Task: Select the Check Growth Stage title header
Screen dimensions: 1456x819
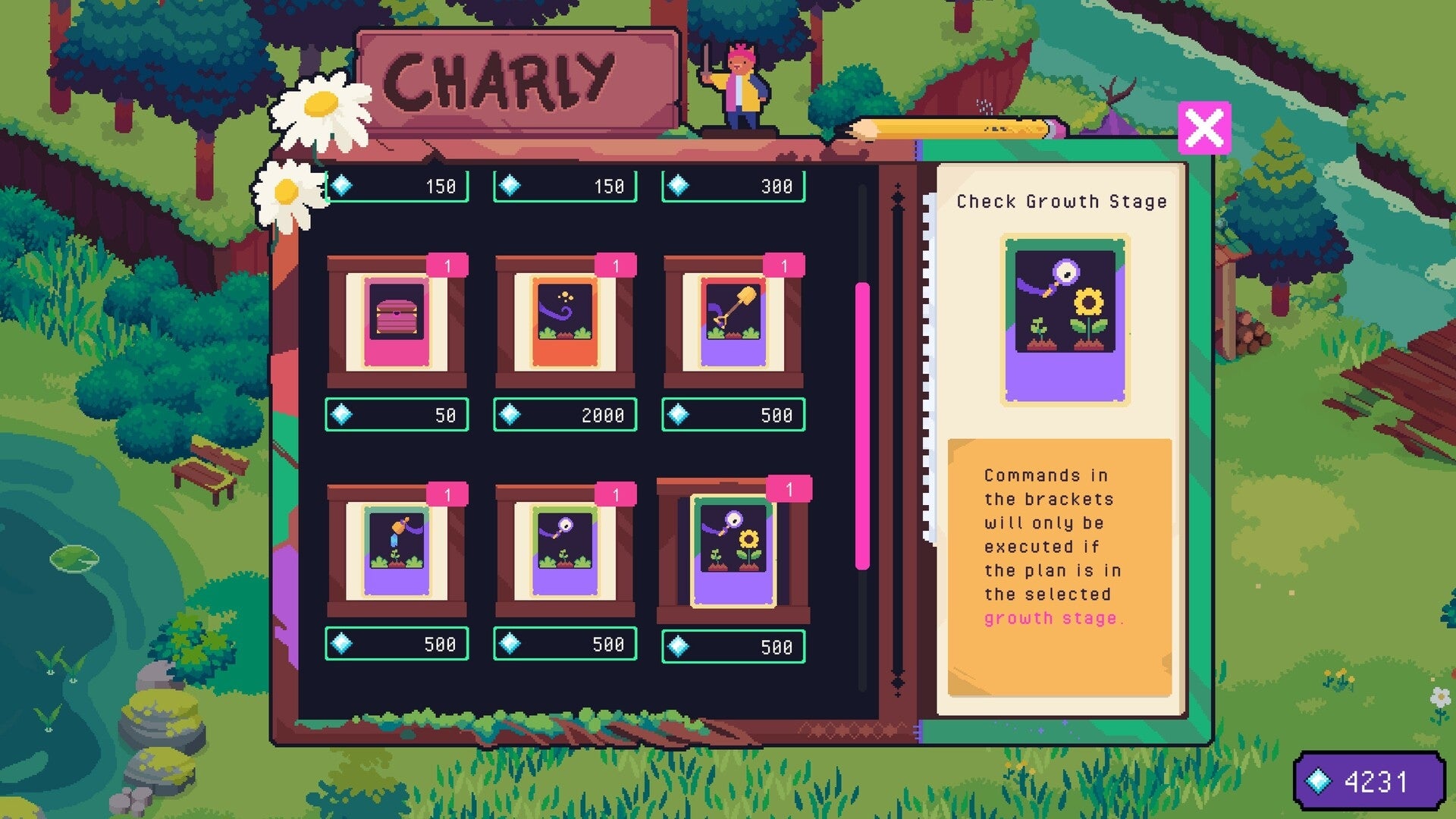Action: pyautogui.click(x=1062, y=202)
